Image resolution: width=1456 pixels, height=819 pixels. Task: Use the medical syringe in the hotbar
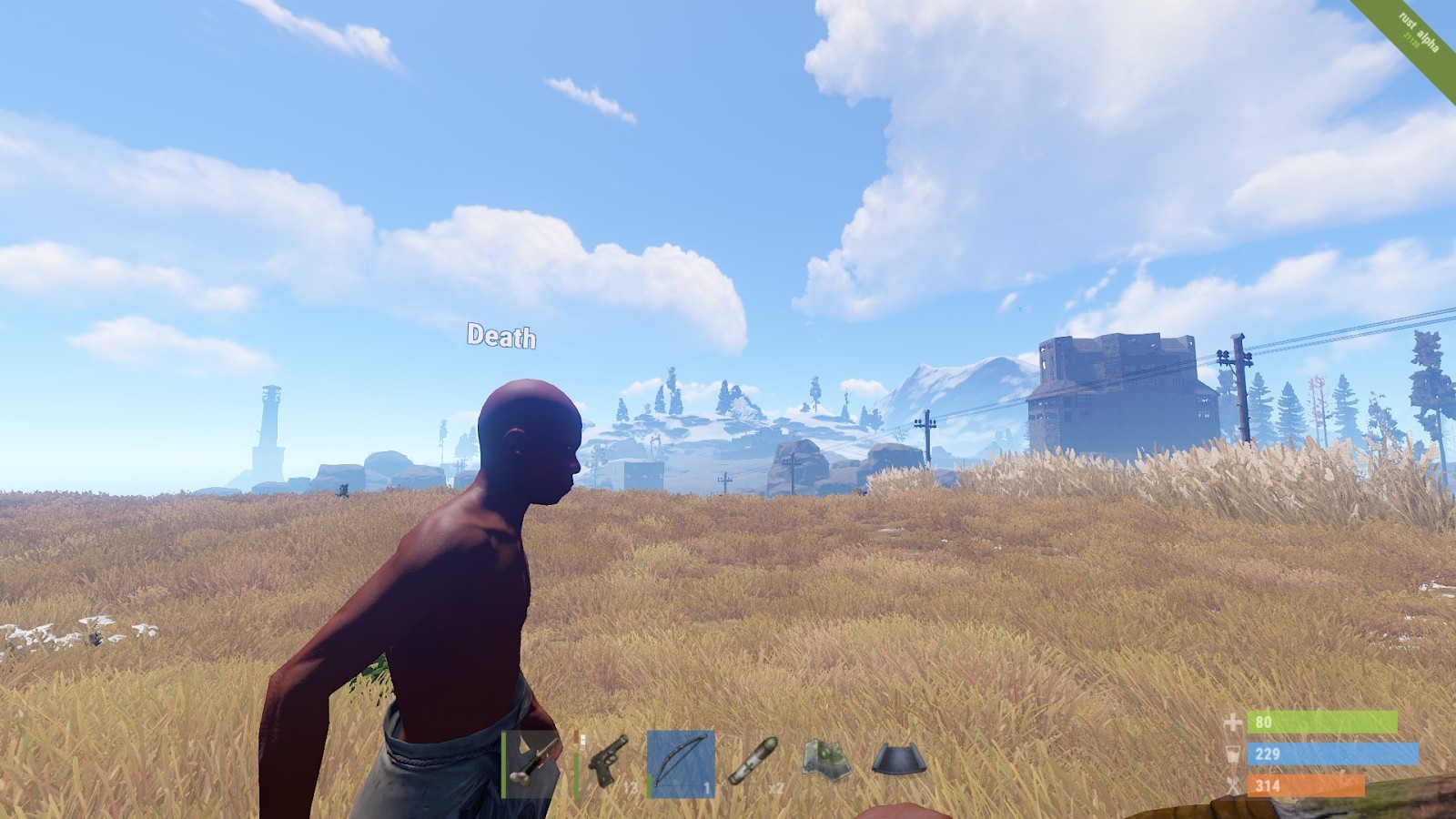tap(753, 762)
